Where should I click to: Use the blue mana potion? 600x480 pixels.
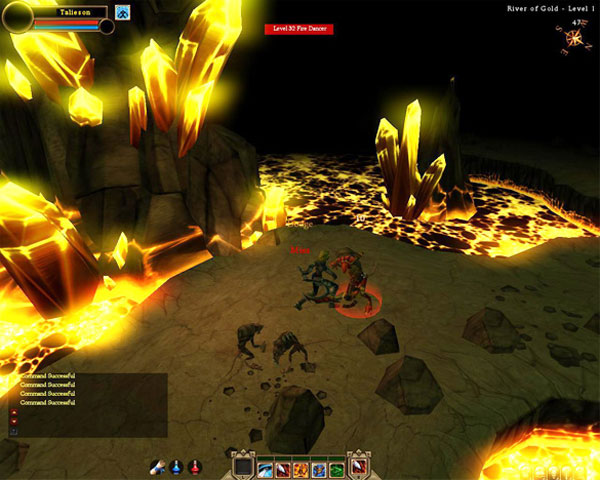click(177, 467)
